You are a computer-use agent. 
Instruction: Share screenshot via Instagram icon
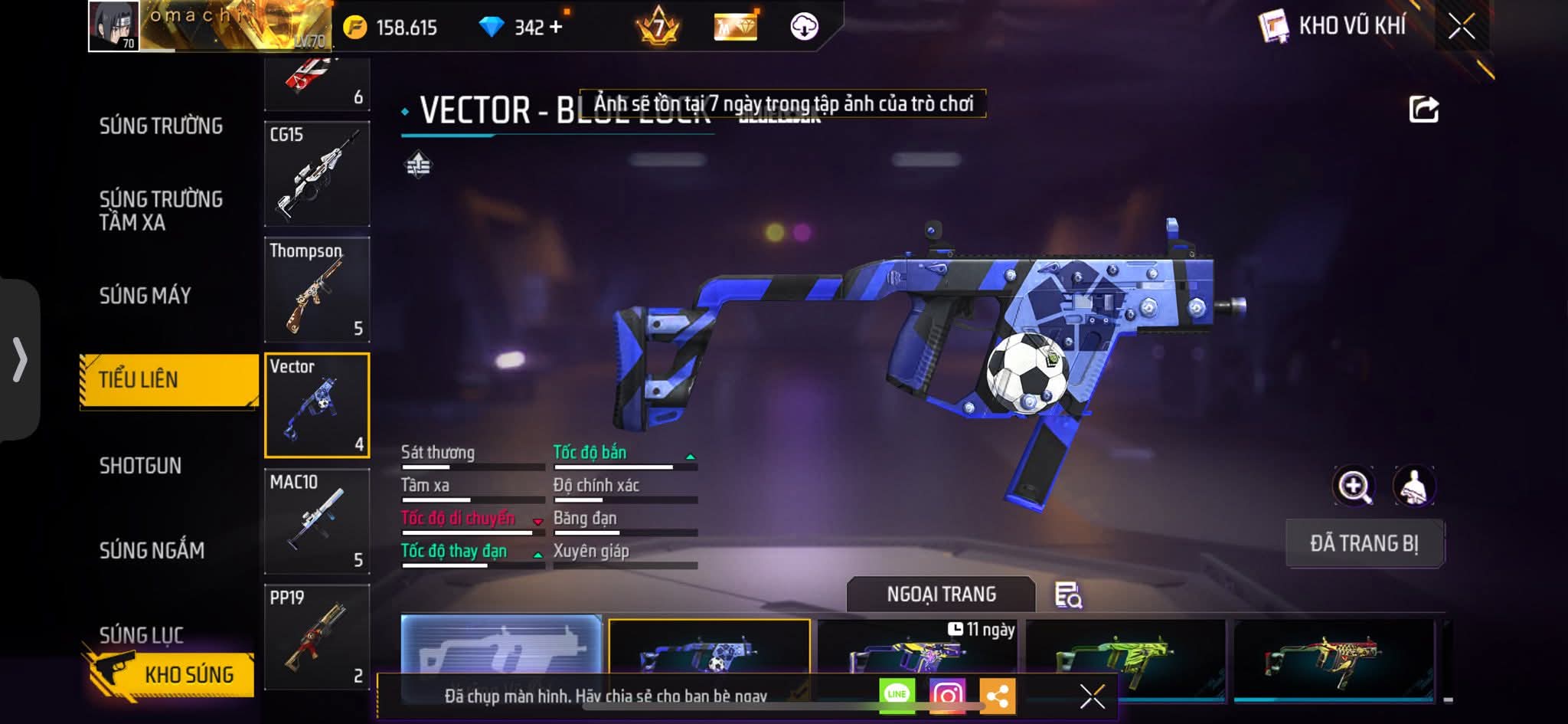pos(947,696)
